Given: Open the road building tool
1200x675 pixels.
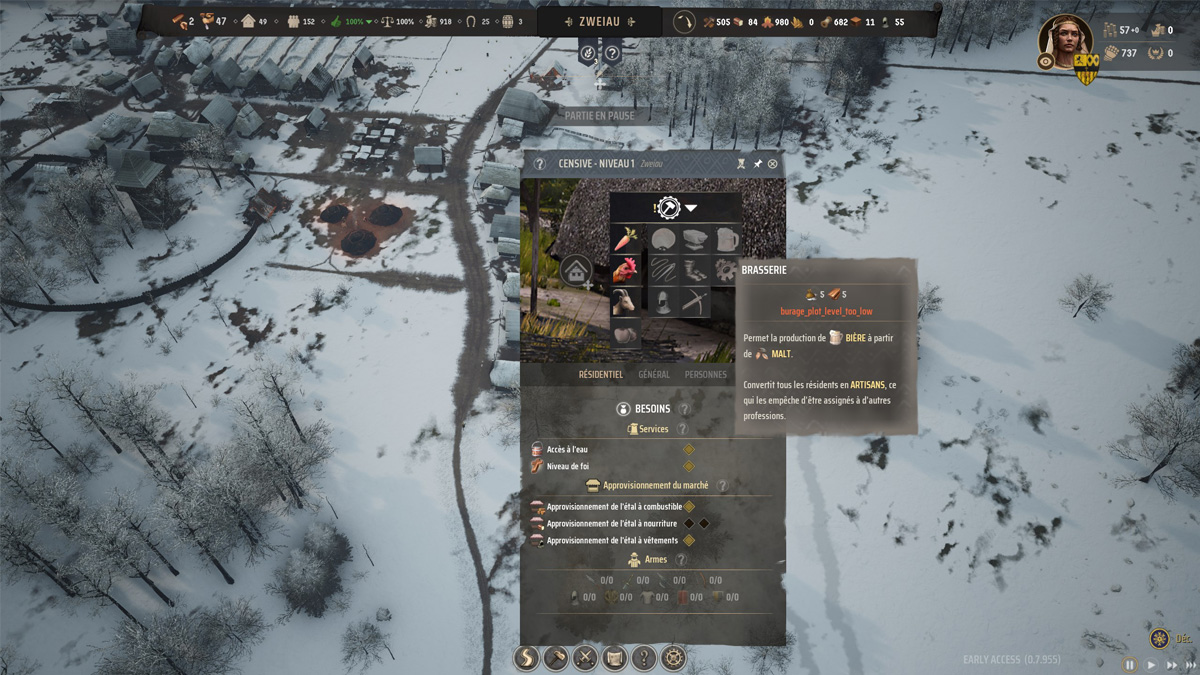Looking at the screenshot, I should coord(526,658).
